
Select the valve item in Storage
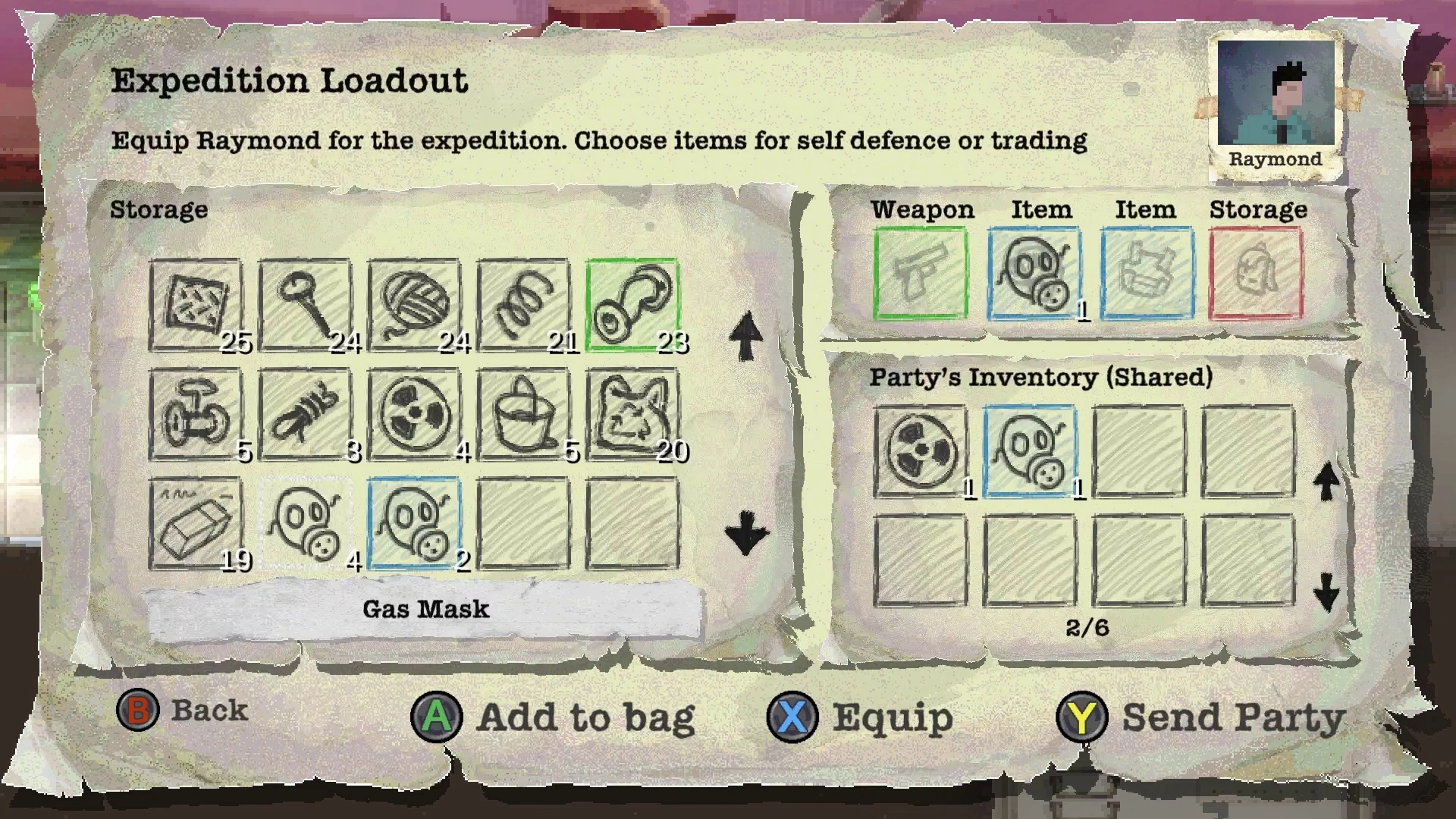(196, 415)
